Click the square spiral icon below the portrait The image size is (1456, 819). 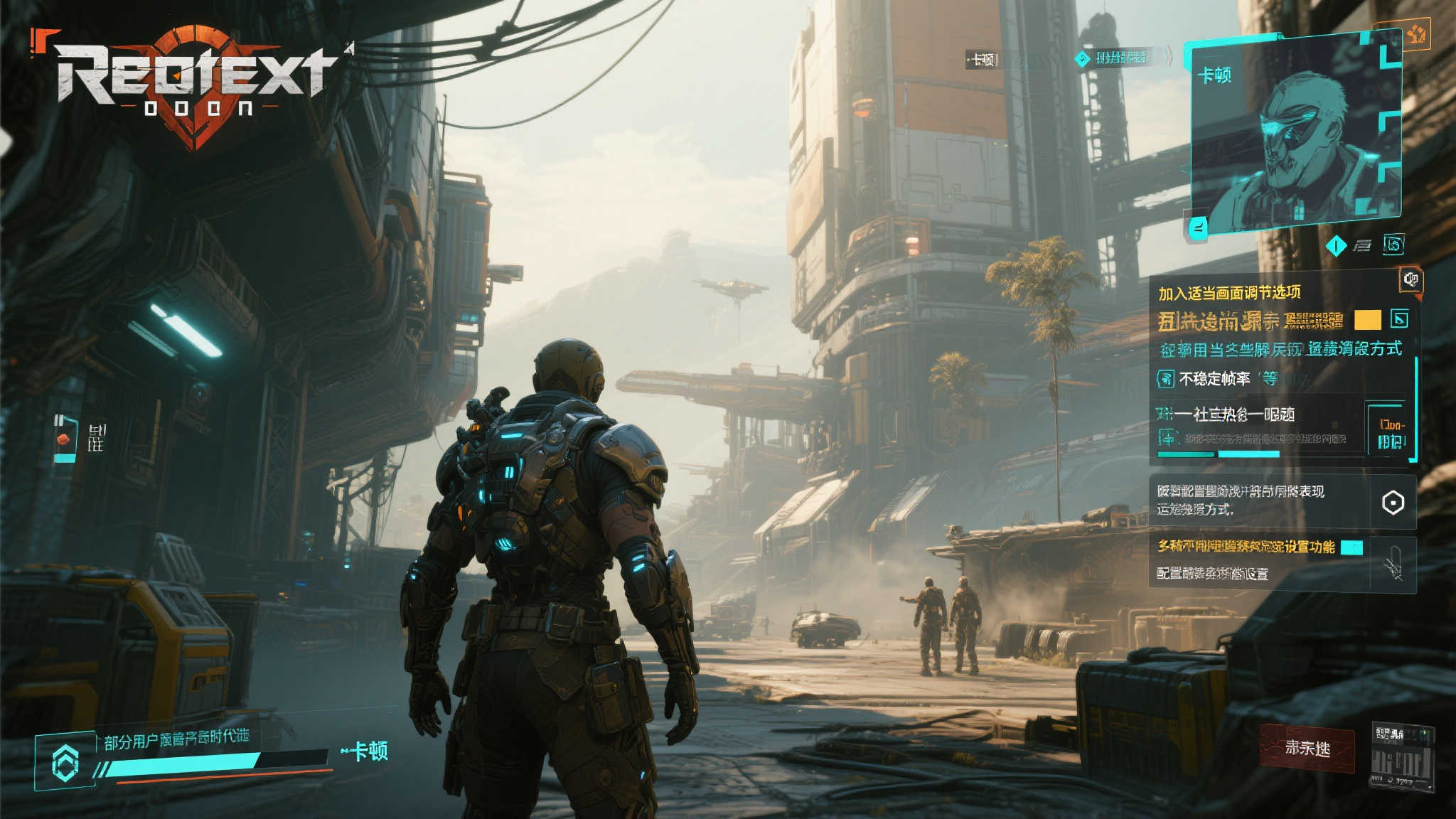[1393, 245]
